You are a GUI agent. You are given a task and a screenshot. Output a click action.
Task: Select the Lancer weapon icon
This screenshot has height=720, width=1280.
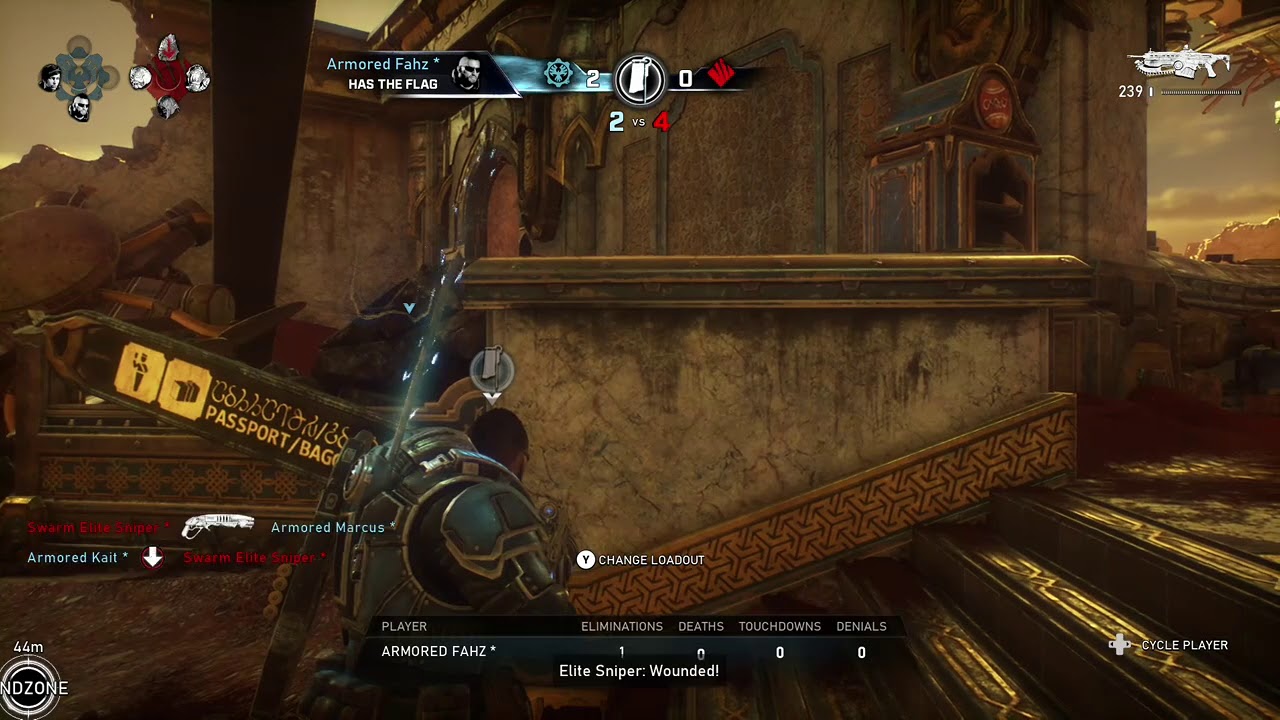tap(1179, 63)
